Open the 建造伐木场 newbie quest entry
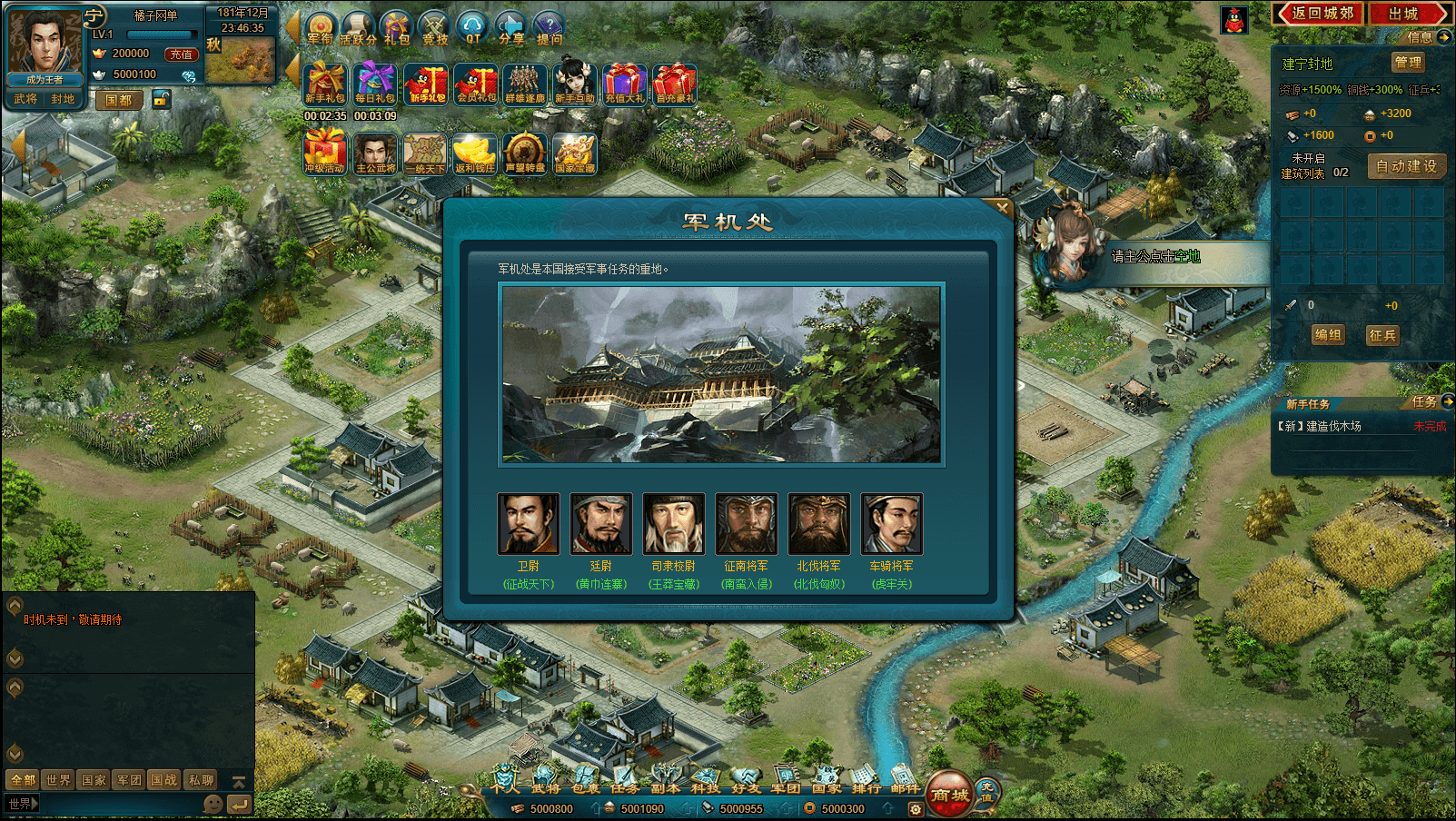 [1333, 426]
